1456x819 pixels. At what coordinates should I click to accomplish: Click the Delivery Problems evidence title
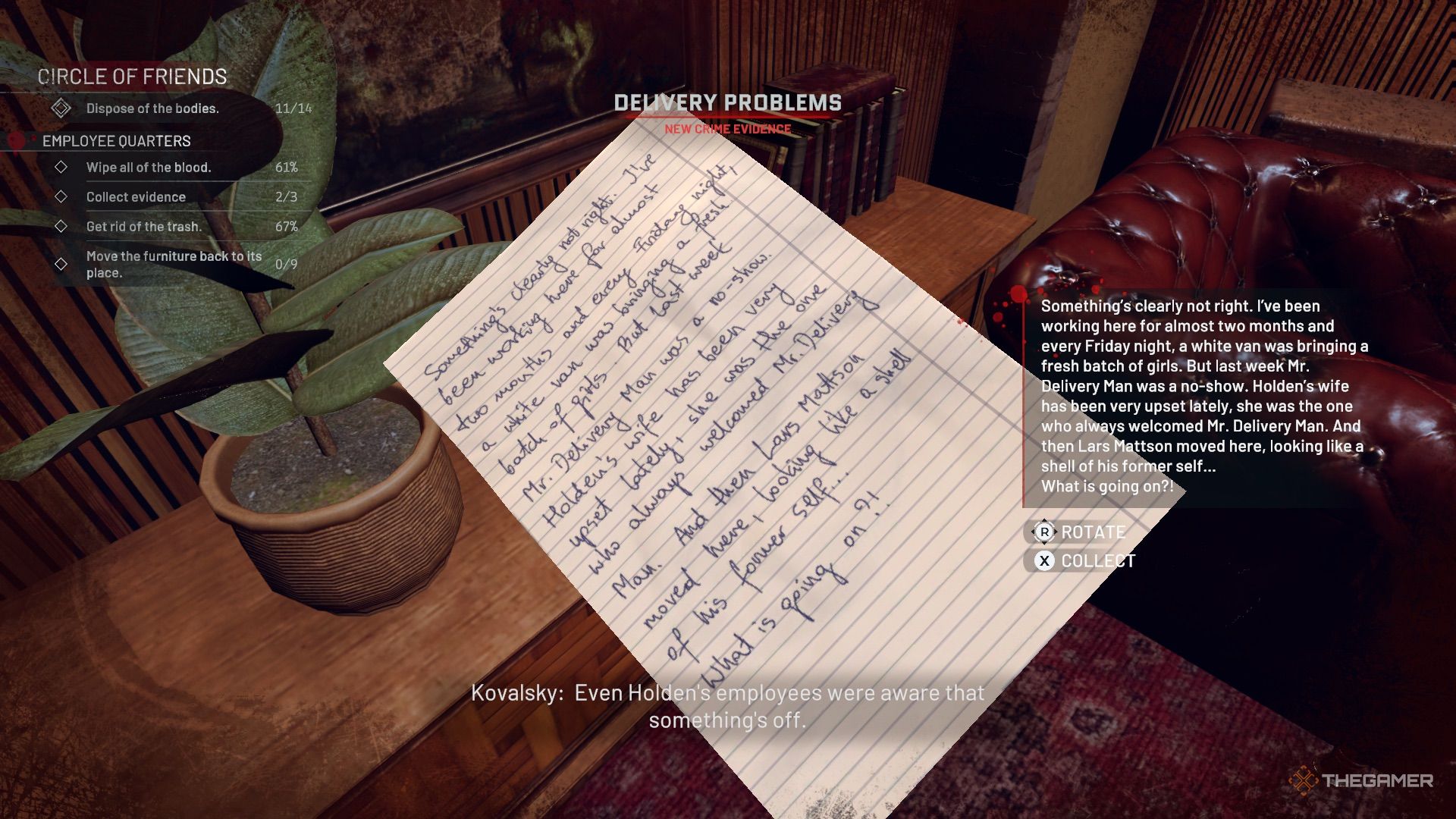(x=727, y=103)
